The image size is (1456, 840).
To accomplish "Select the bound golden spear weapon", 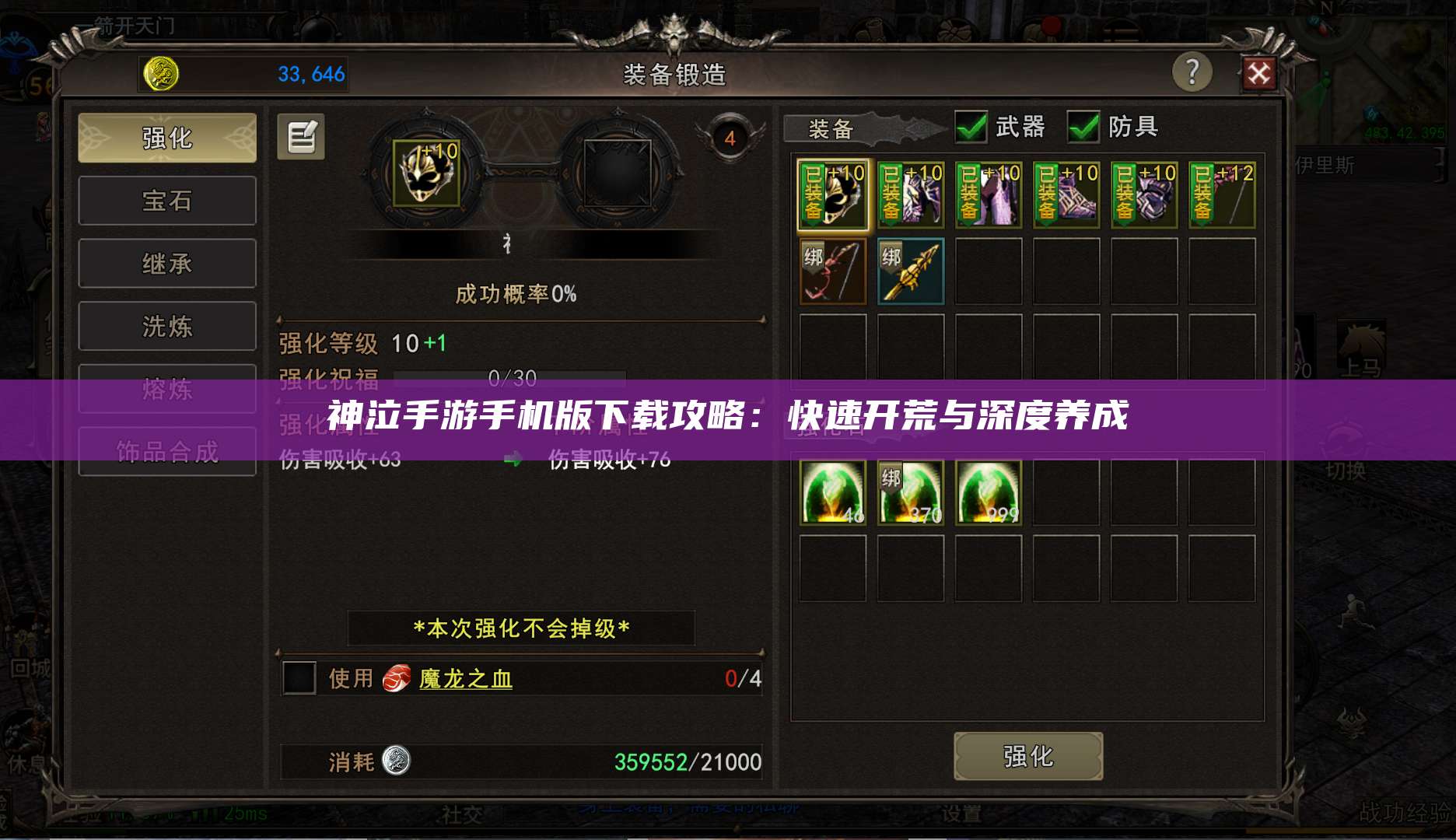I will click(x=910, y=271).
